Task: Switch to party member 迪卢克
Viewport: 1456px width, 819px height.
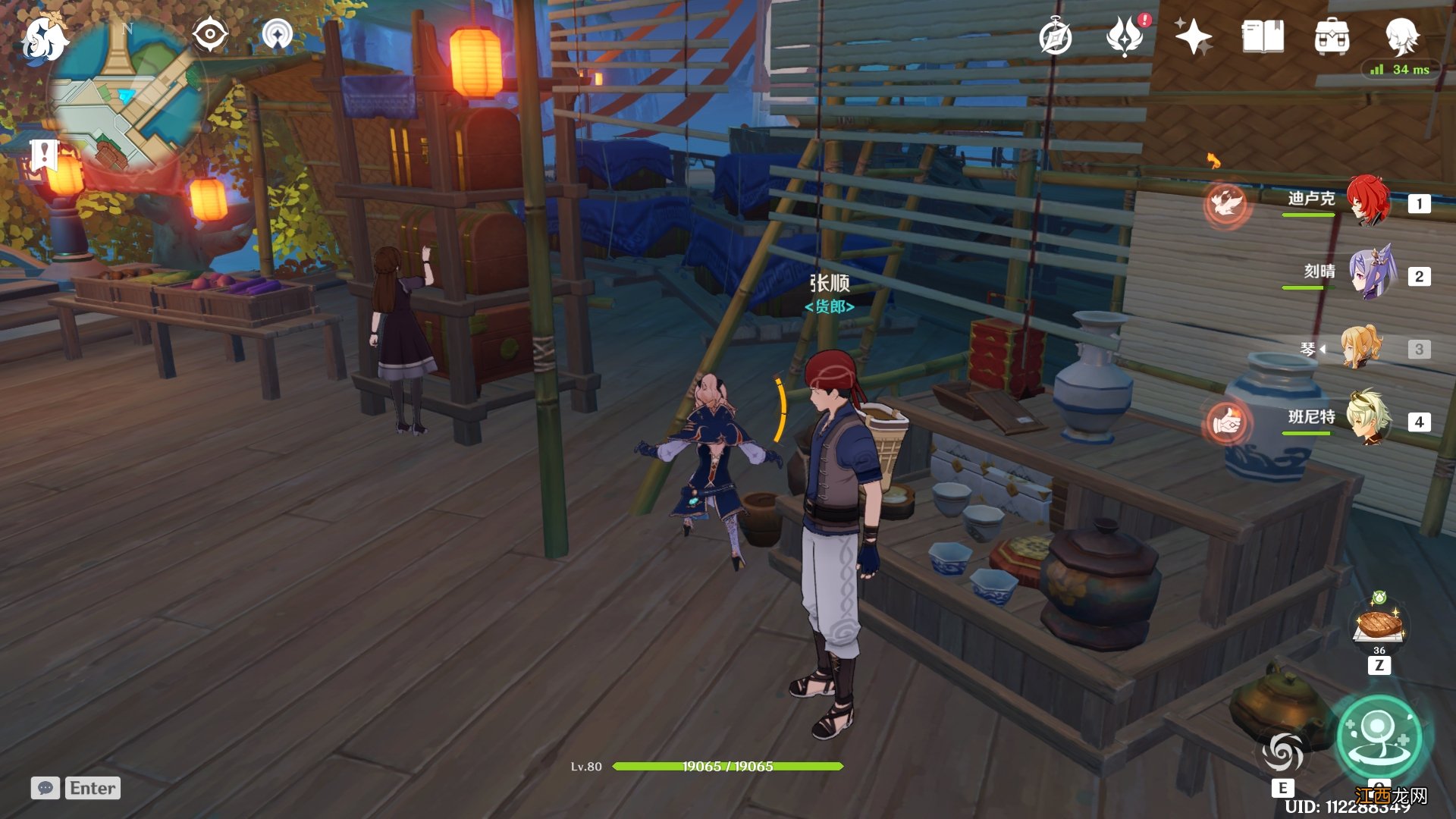Action: (x=1368, y=202)
